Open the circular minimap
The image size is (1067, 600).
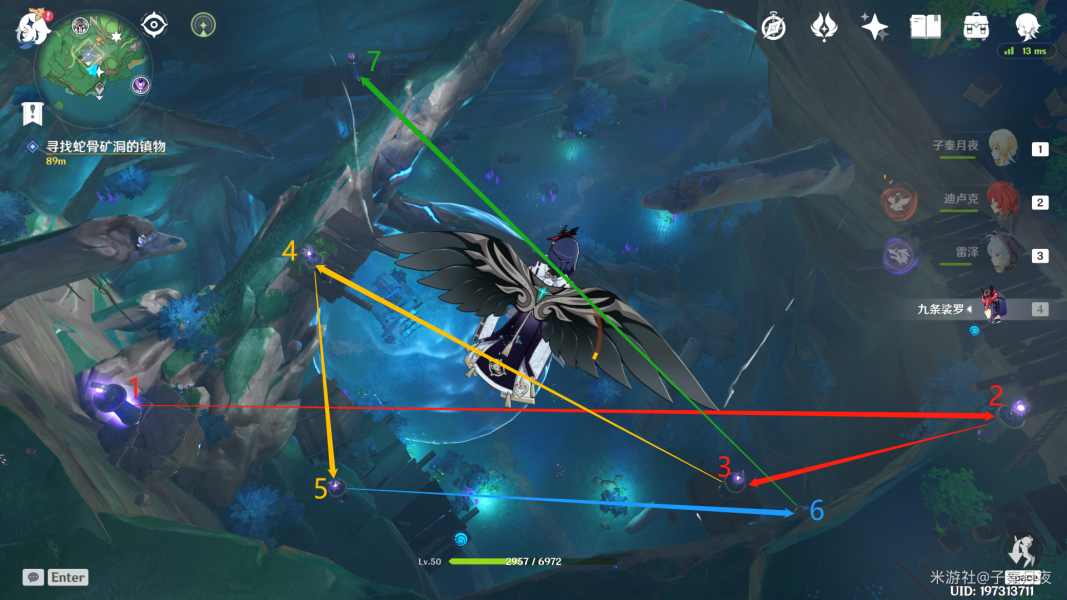click(93, 65)
